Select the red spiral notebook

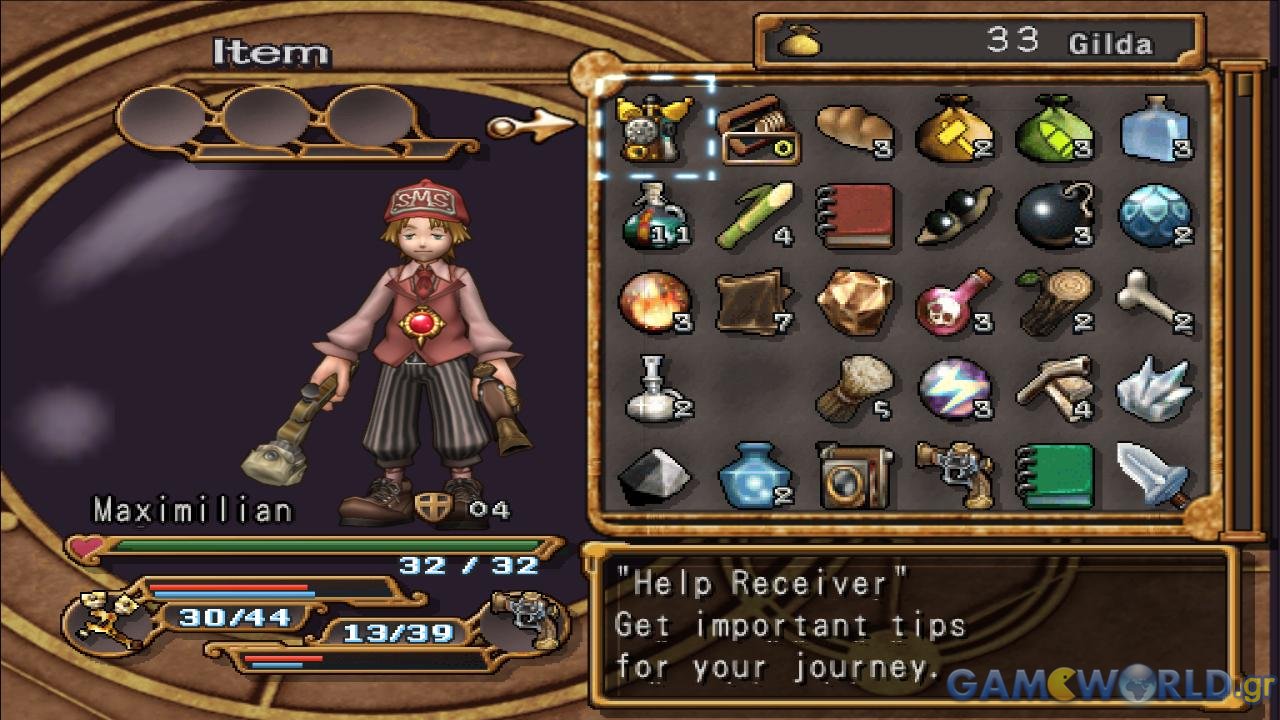click(854, 215)
